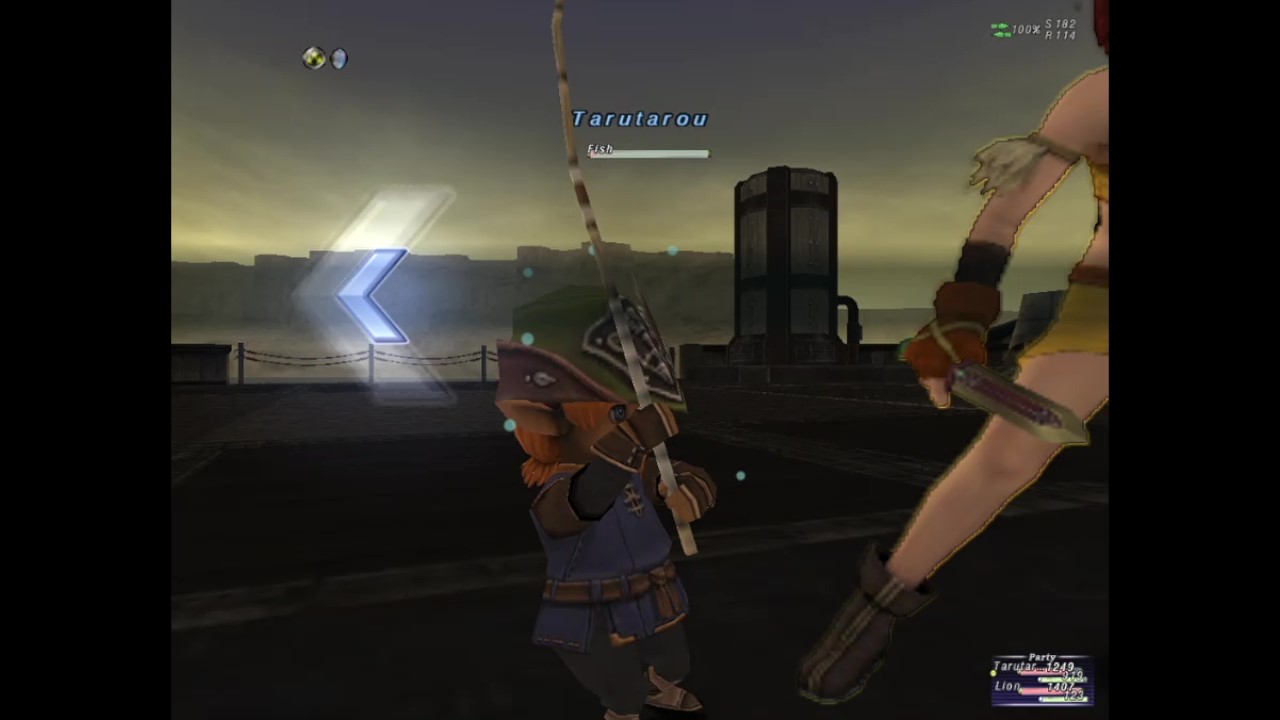Click the white buff status icon beside it
Image resolution: width=1280 pixels, height=720 pixels.
[338, 59]
